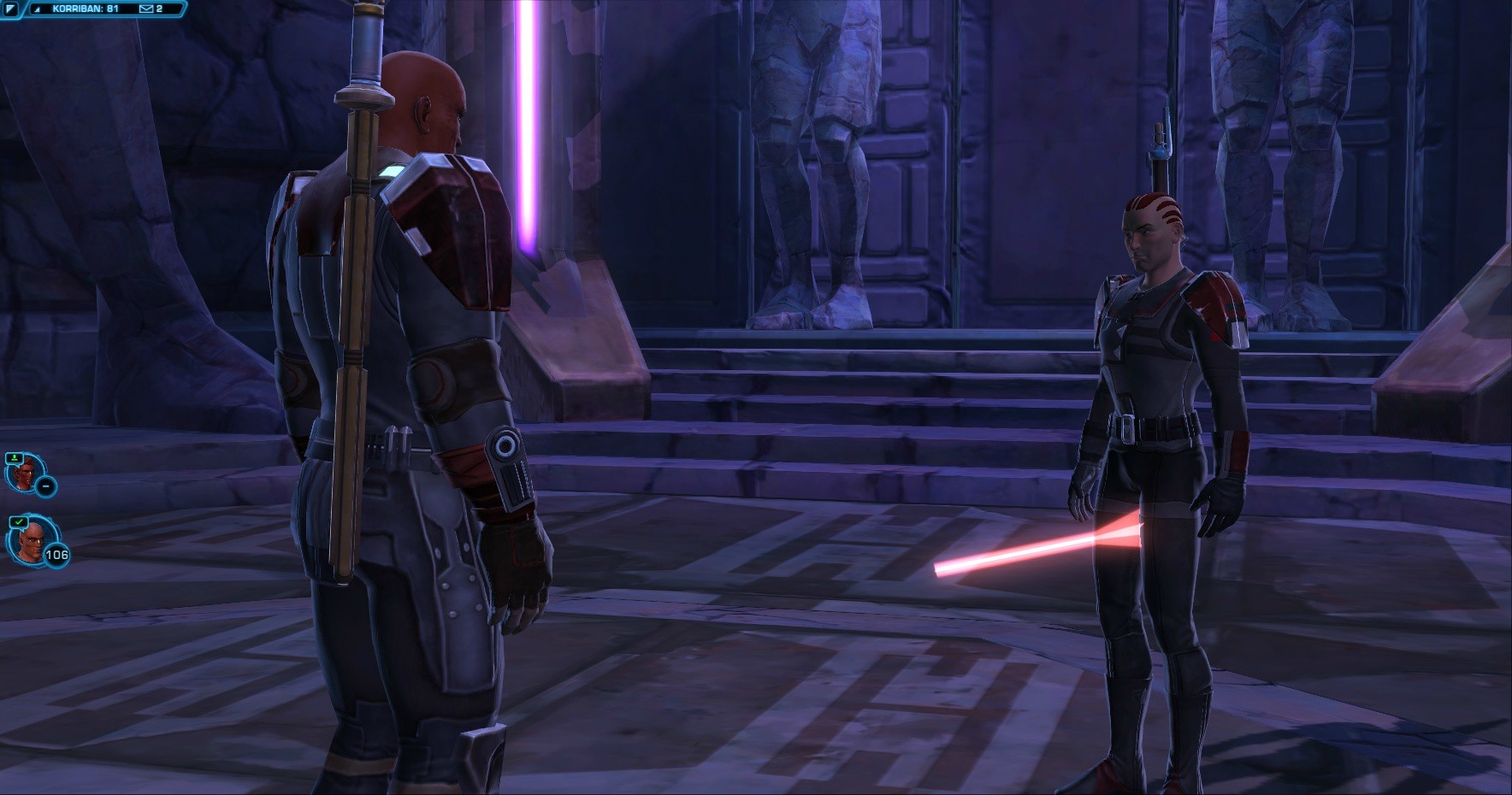
Task: Select the bald party member portrait
Action: (27, 539)
